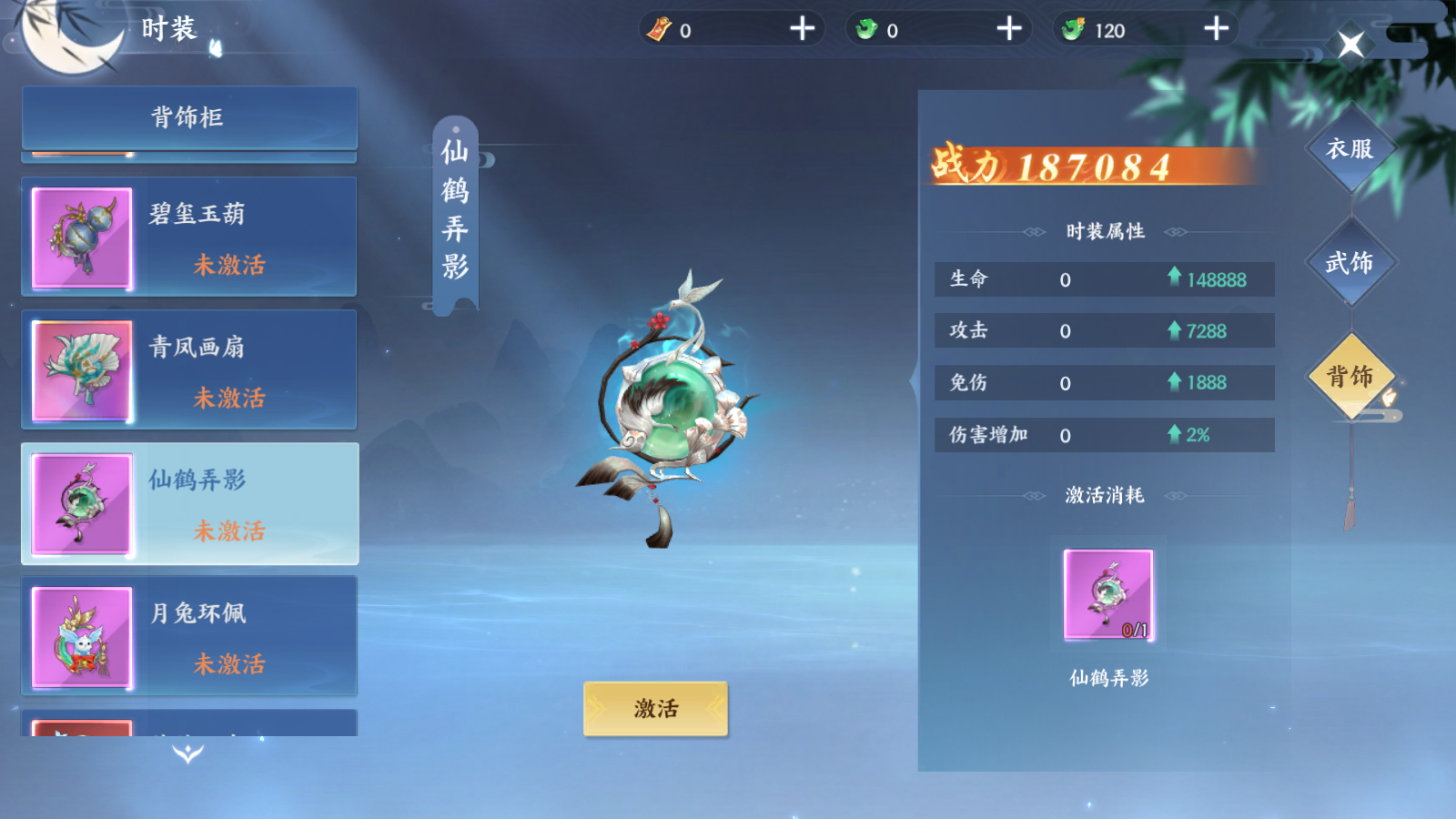Click the 背饰柜 header button
Screen dimensions: 1456x819
pyautogui.click(x=188, y=116)
